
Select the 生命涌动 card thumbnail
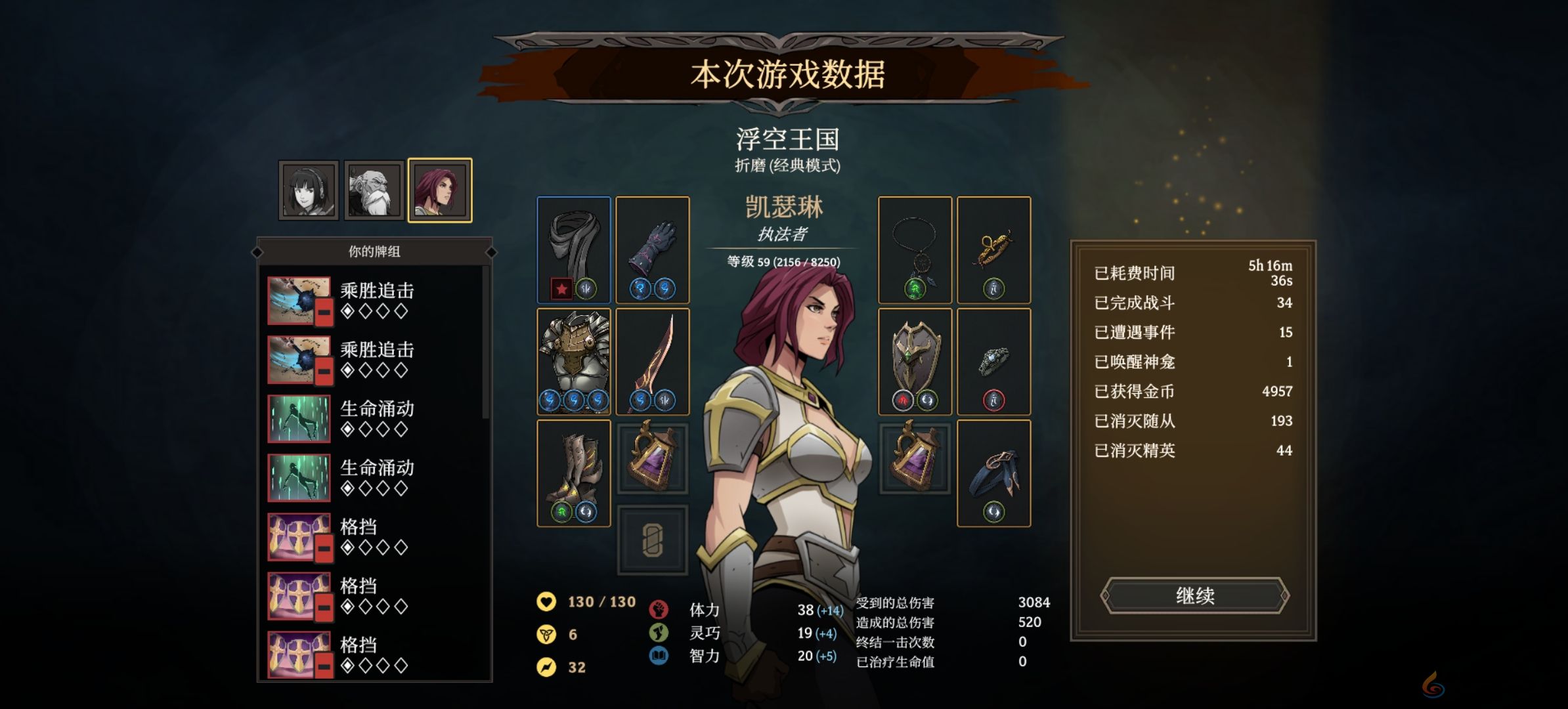click(299, 420)
